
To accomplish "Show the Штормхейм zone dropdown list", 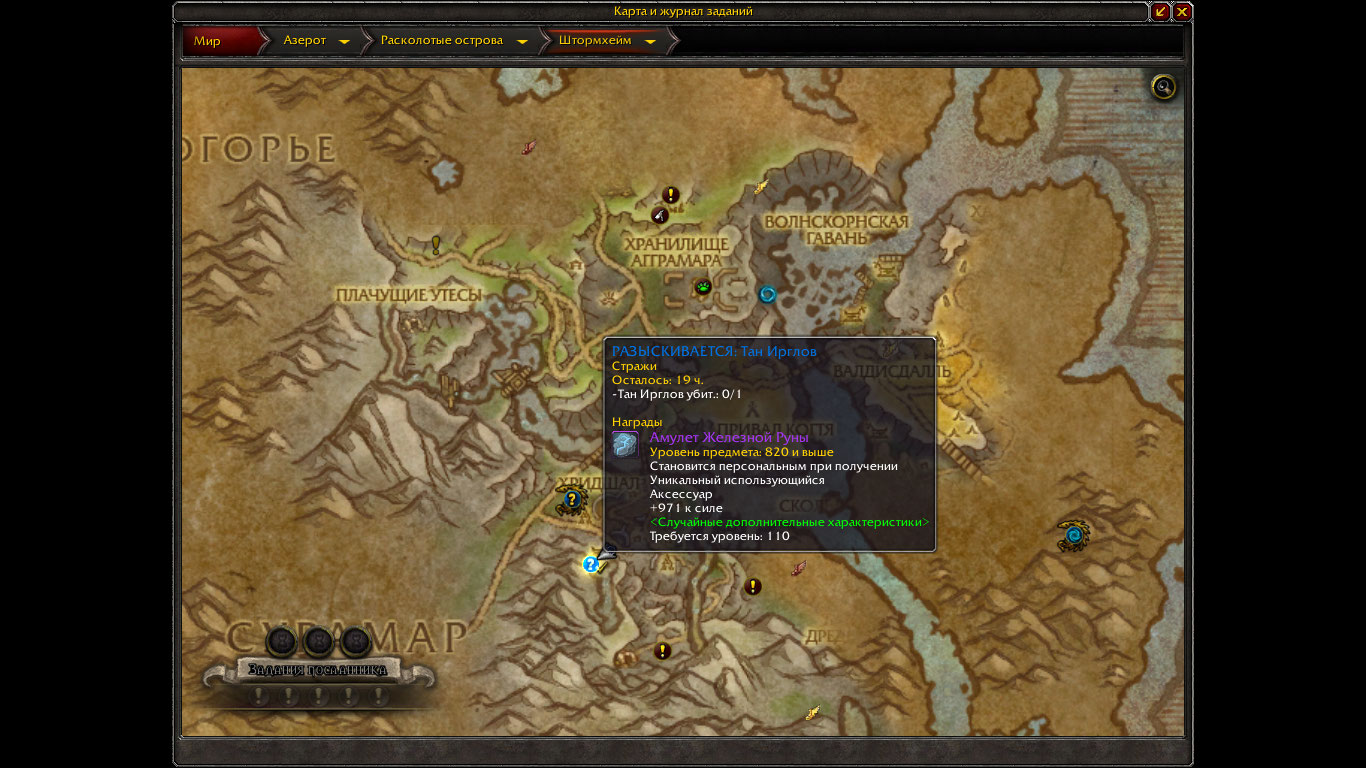I will (x=650, y=42).
